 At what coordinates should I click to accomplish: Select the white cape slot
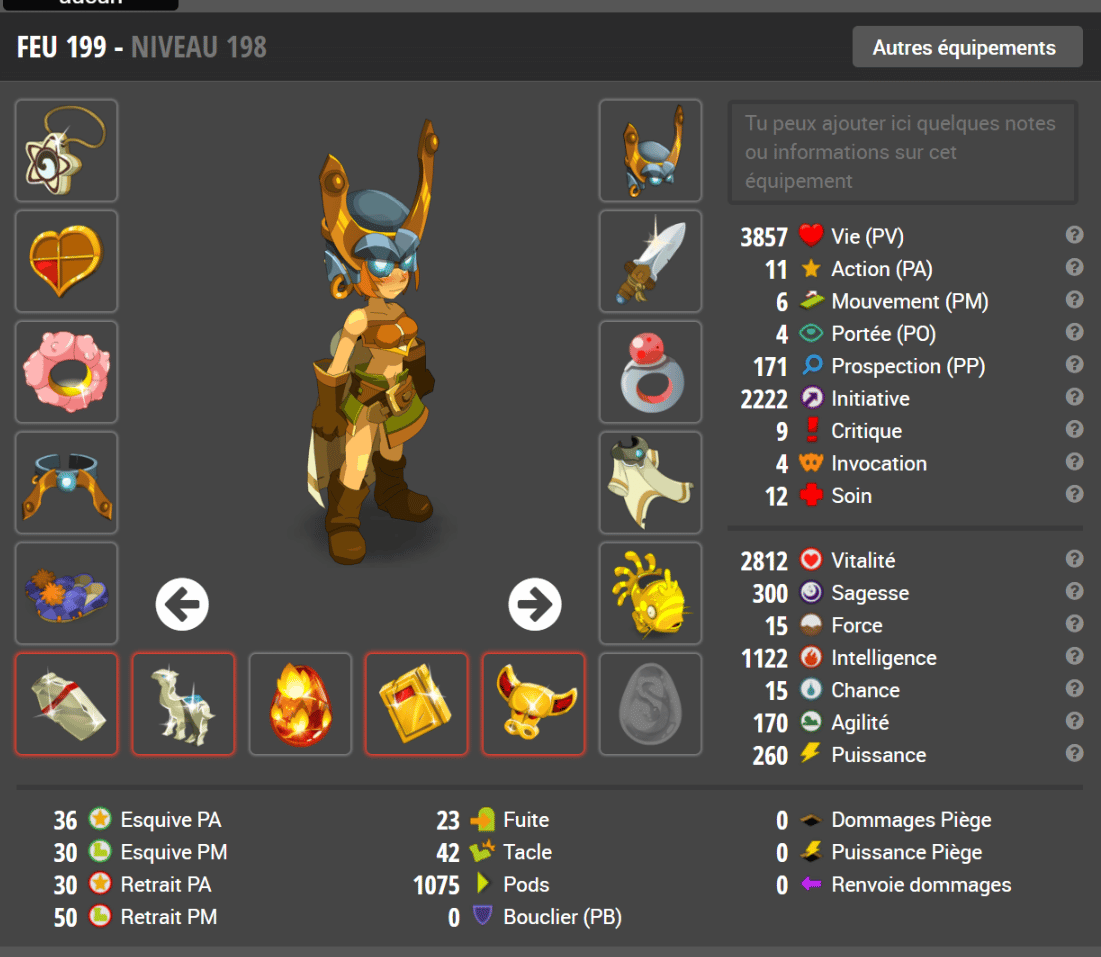click(x=650, y=483)
